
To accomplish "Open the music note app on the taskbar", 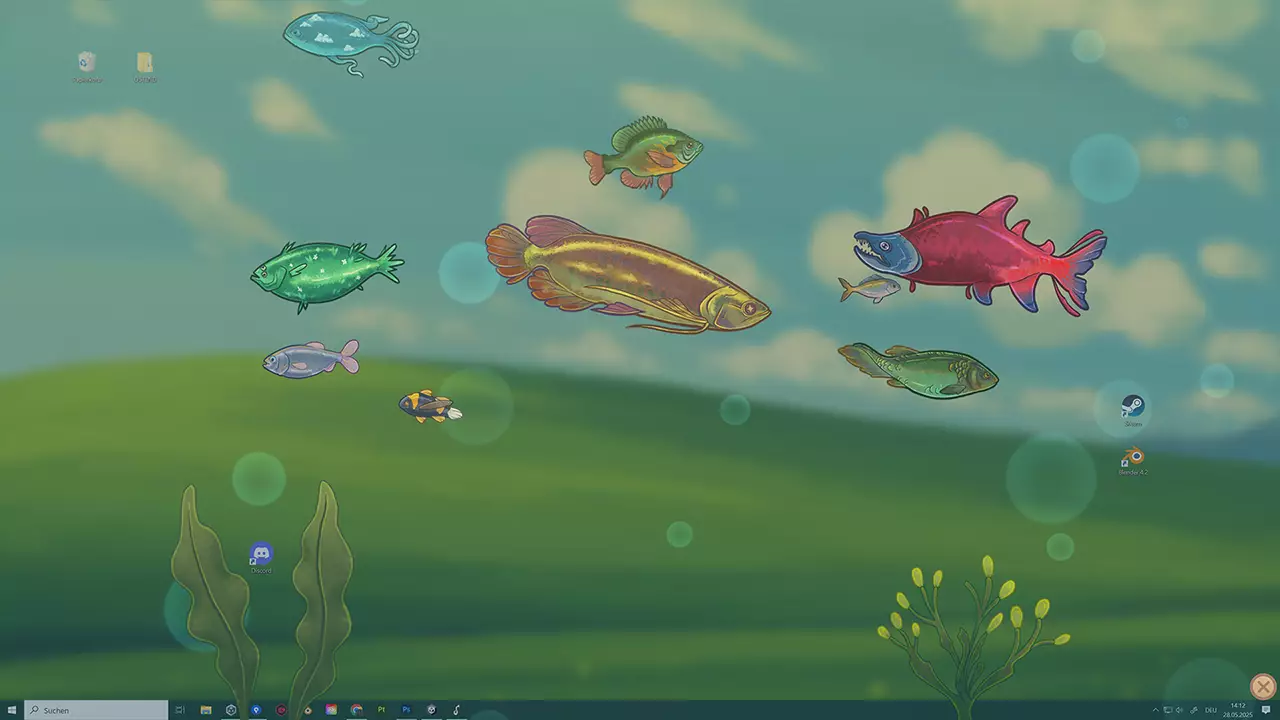I will pos(457,710).
